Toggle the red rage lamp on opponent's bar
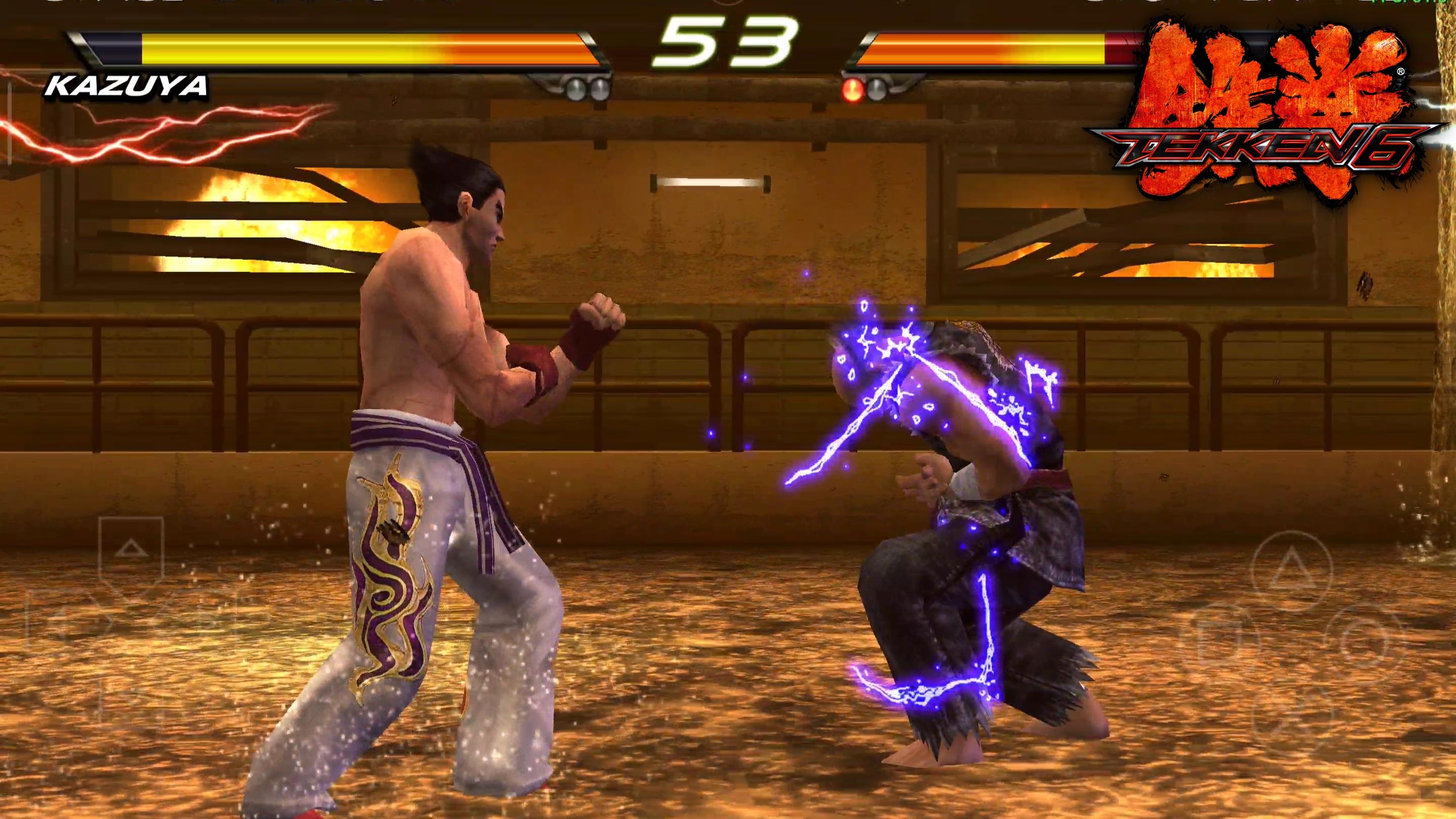Screen dimensions: 1456x819 (x=851, y=90)
